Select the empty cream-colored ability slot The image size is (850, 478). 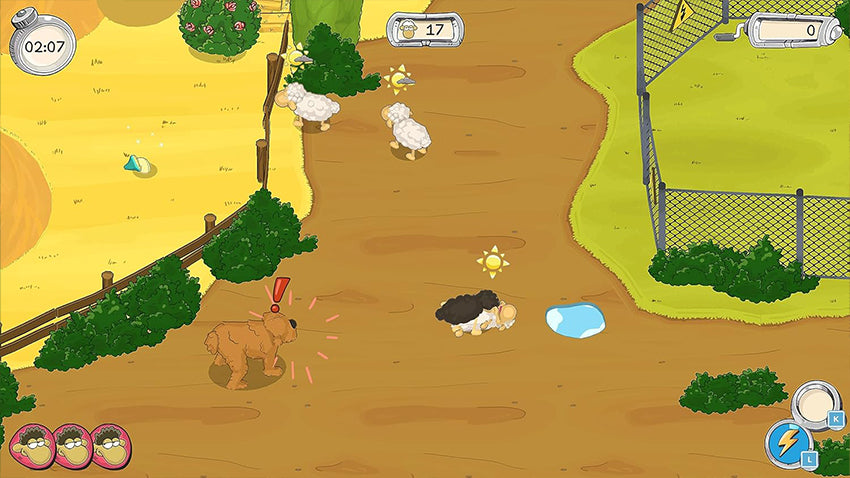815,404
